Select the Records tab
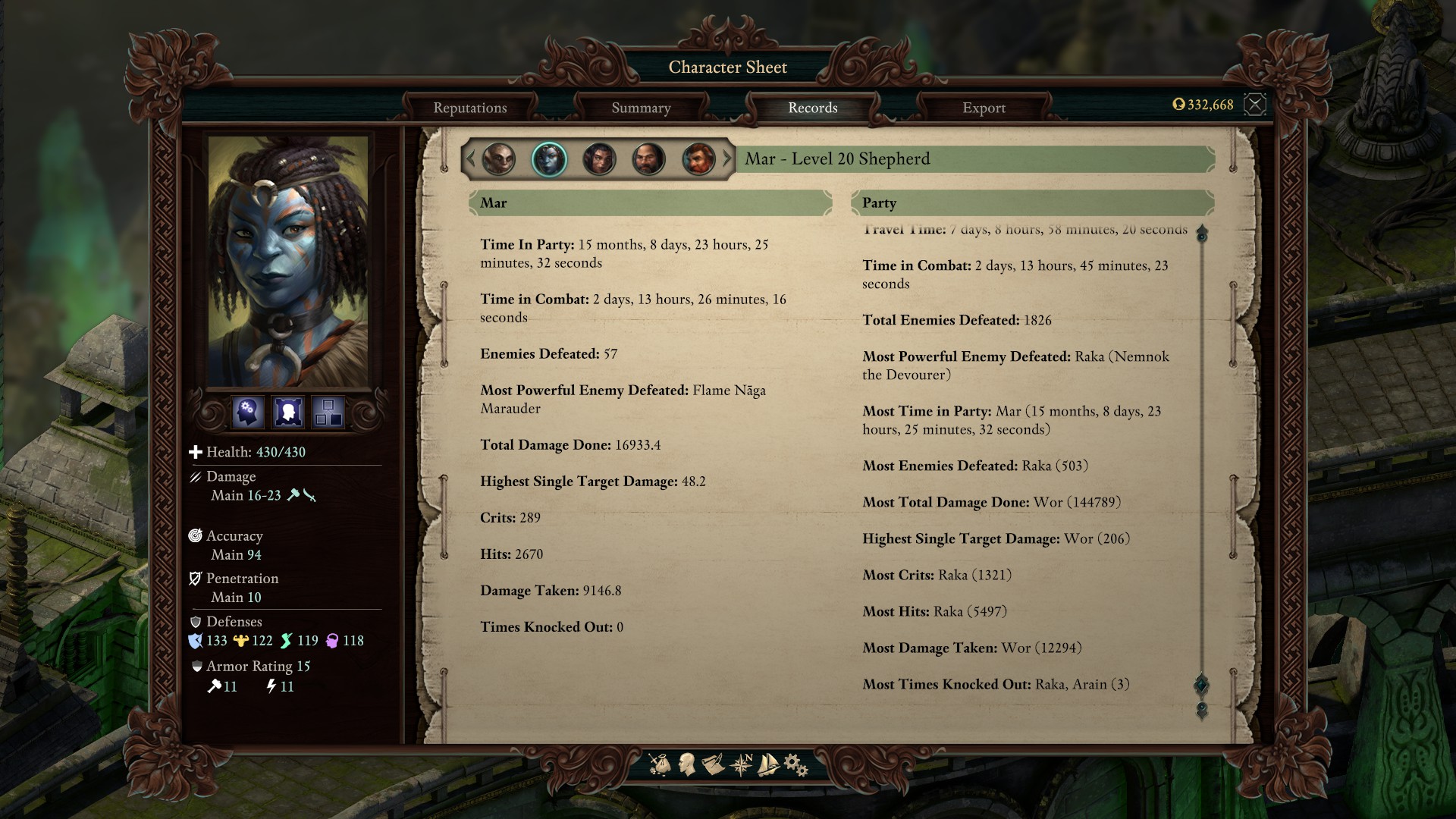Screen dimensions: 1456x819 pyautogui.click(x=812, y=108)
